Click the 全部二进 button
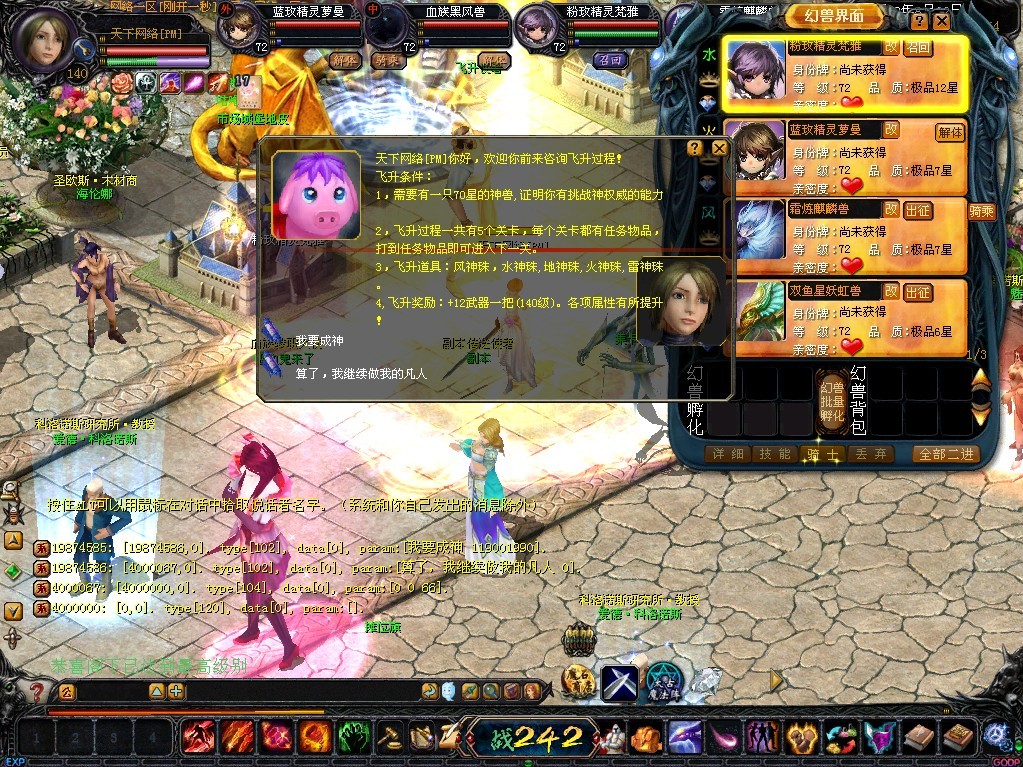 click(x=945, y=454)
